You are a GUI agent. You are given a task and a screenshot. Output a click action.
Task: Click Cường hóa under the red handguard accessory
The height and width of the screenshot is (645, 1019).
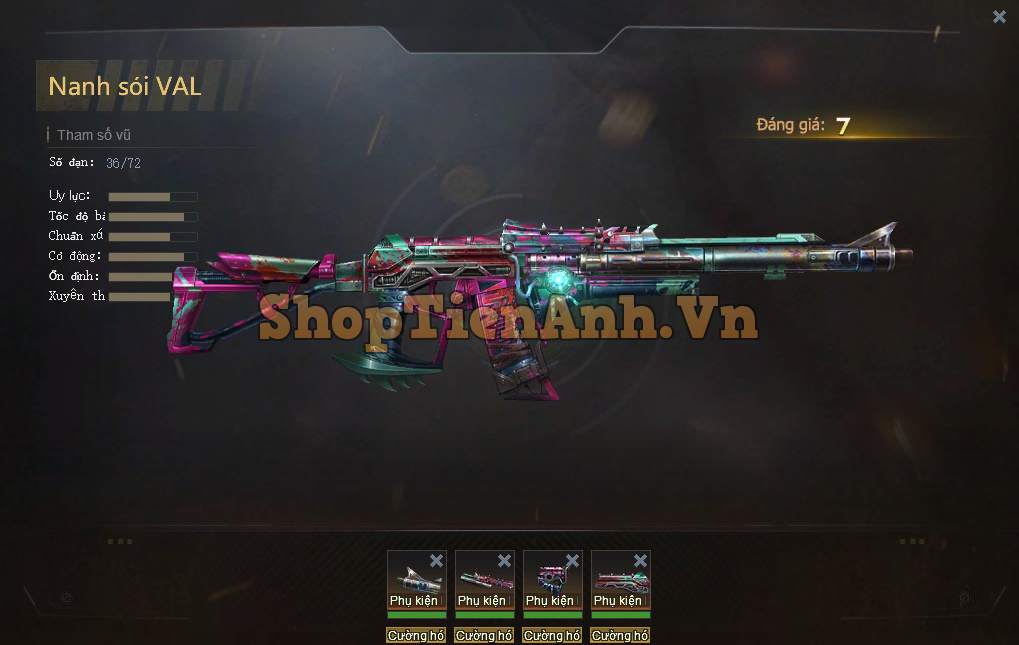pyautogui.click(x=620, y=636)
